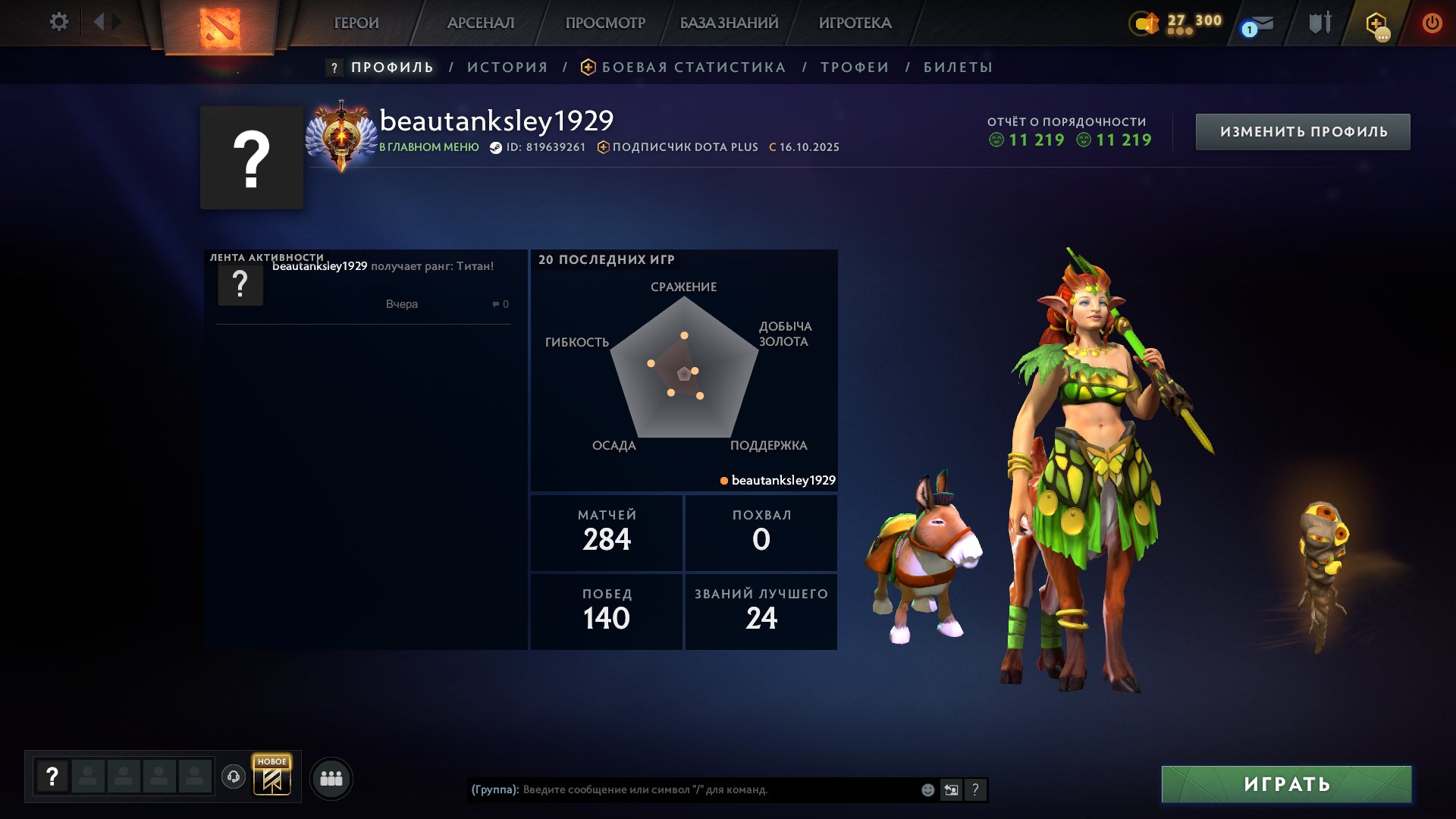This screenshot has height=819, width=1456.
Task: Open the ИГРОТЕКА menu item
Action: [855, 24]
